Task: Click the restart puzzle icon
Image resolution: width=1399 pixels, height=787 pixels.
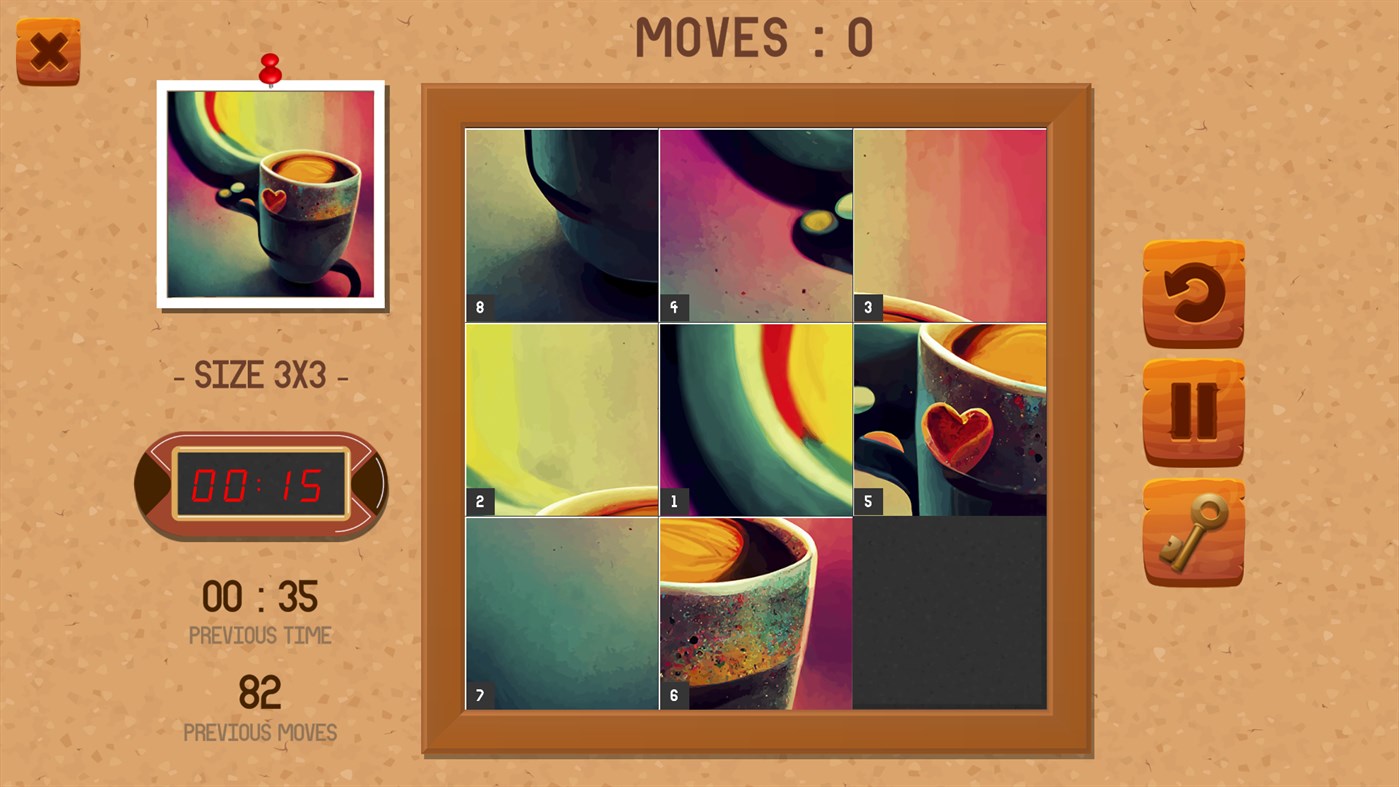Action: pyautogui.click(x=1192, y=291)
